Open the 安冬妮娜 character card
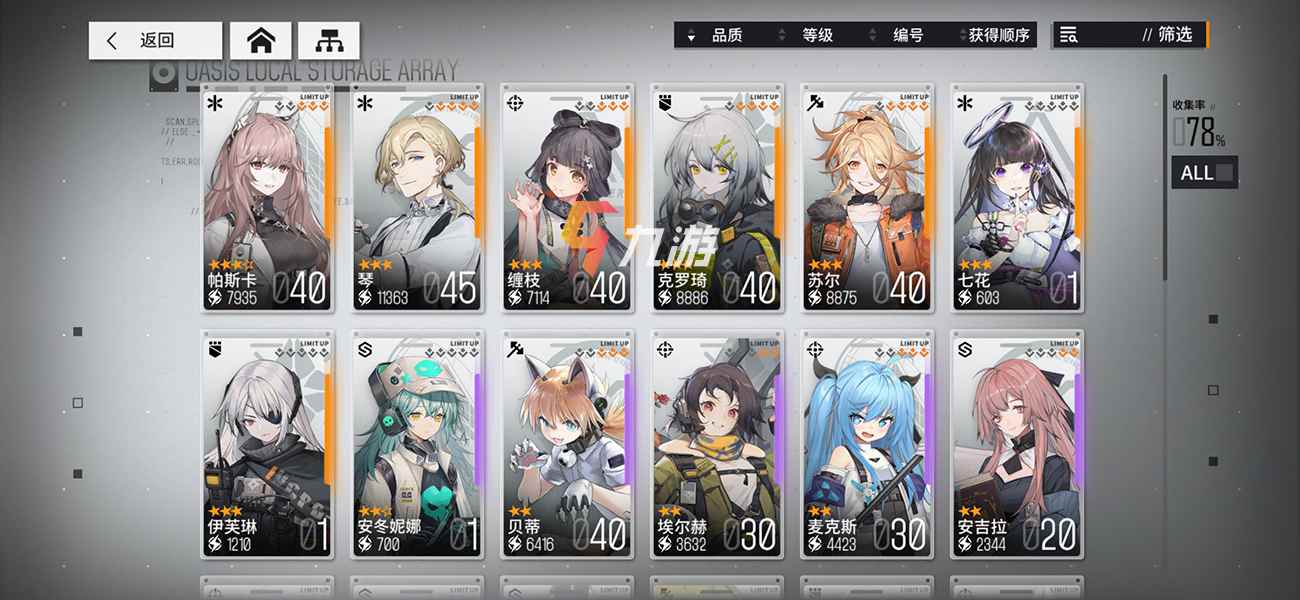 [417, 444]
